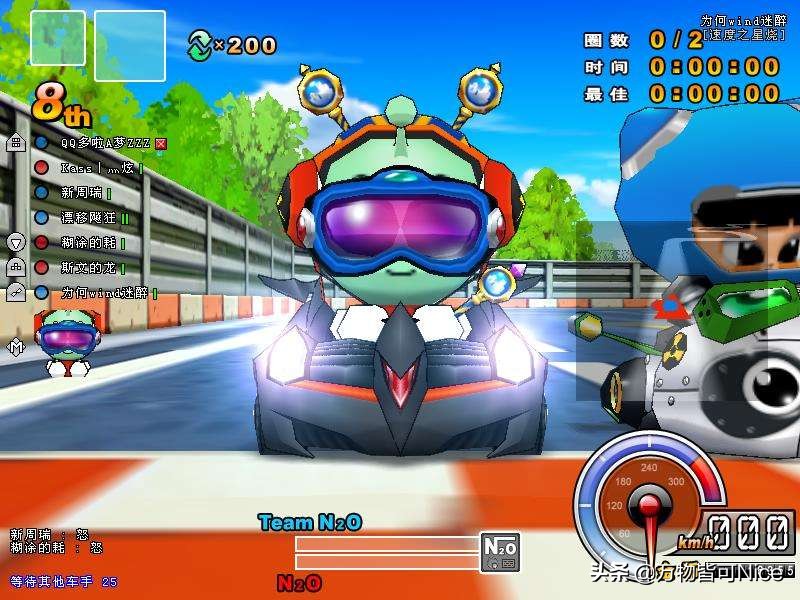This screenshot has height=600, width=800.
Task: Click the red X beside QQ多啦A梦ZZZ
Action: [x=160, y=143]
